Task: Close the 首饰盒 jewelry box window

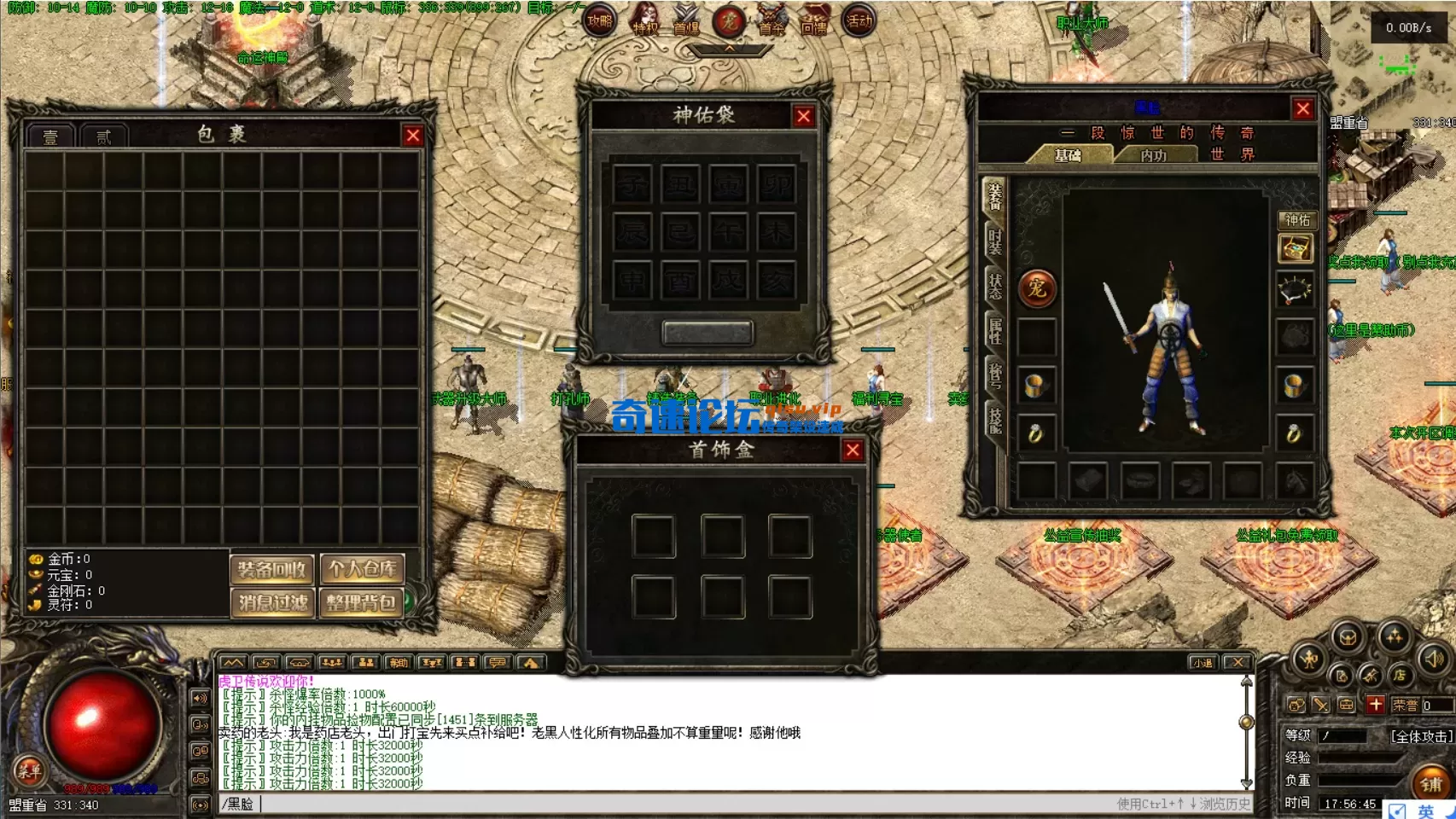Action: pyautogui.click(x=852, y=450)
